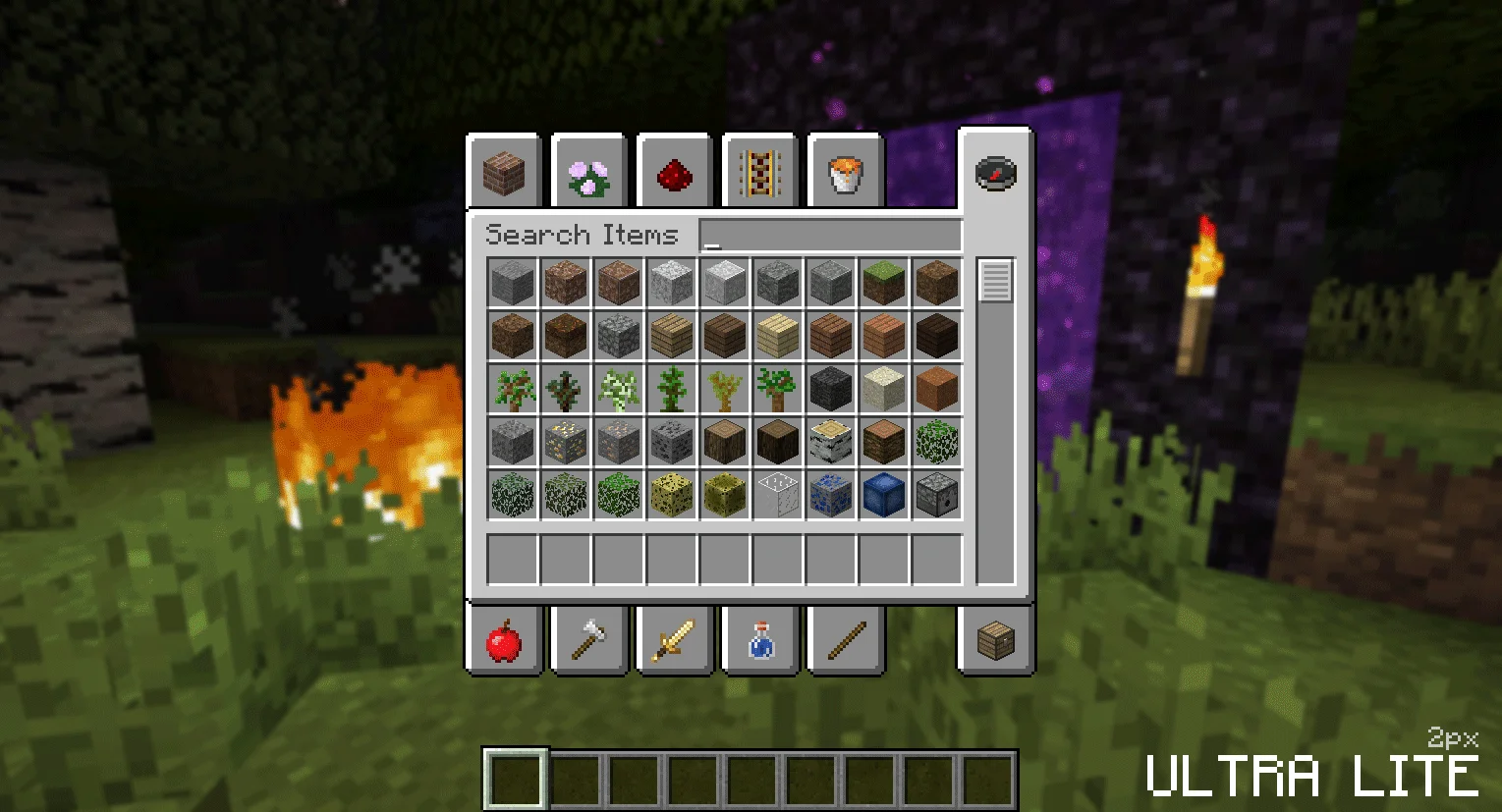This screenshot has height=812, width=1502.
Task: Take the solid blue lapis lazuli block
Action: (883, 495)
